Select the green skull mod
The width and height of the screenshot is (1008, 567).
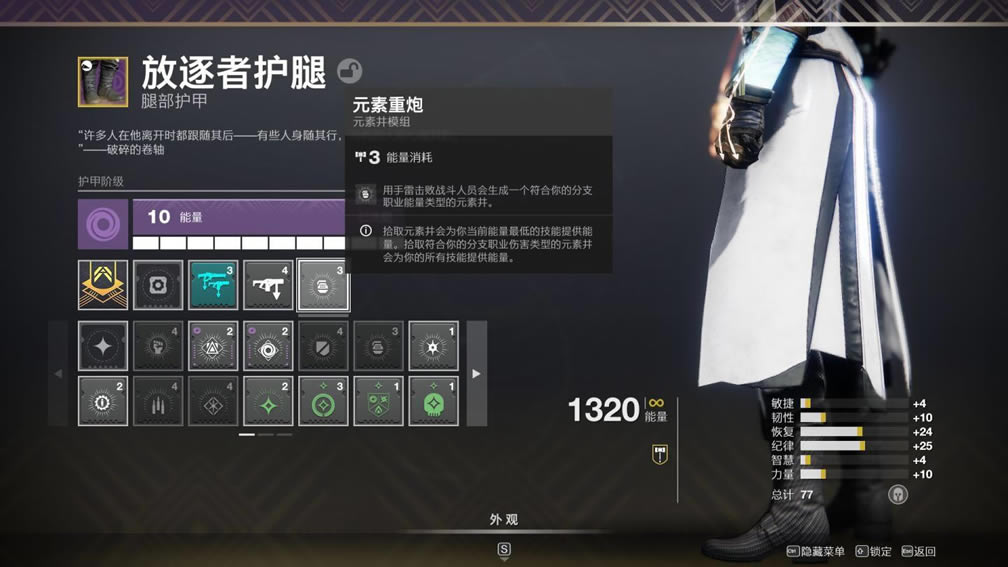click(433, 401)
